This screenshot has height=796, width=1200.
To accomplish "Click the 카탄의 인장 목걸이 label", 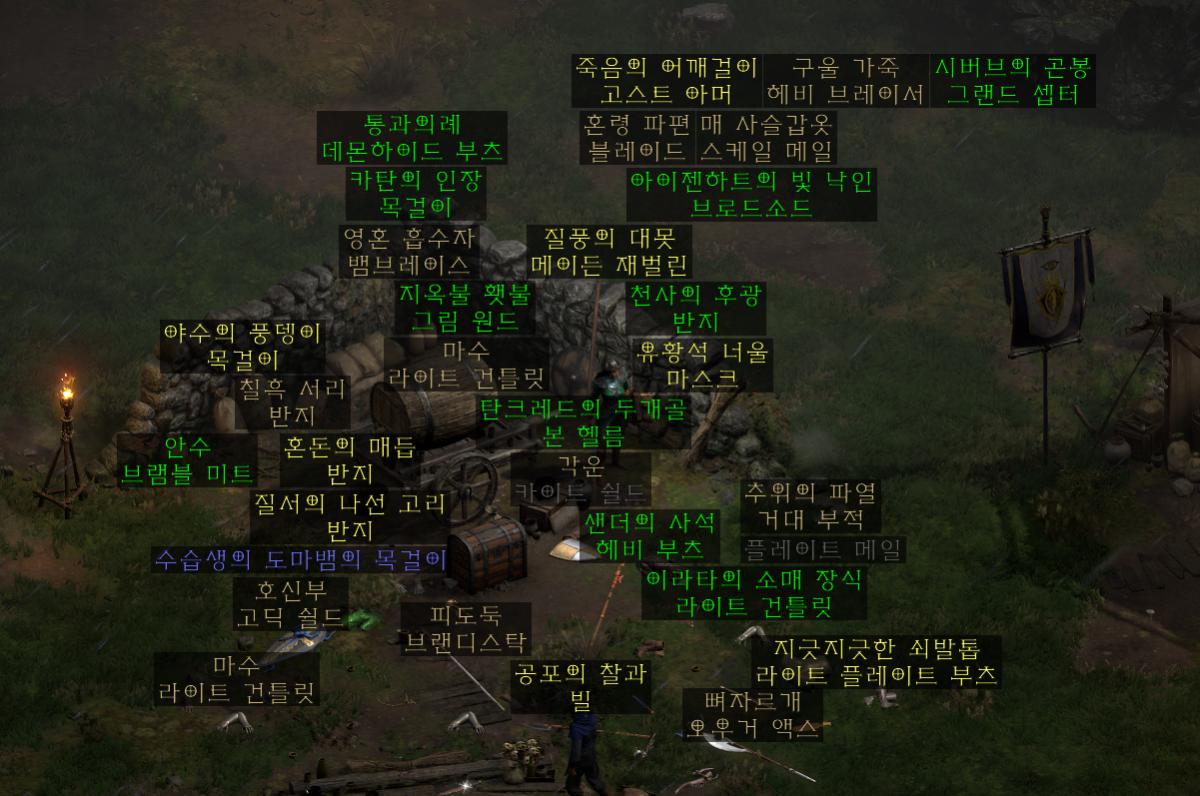I will pyautogui.click(x=416, y=193).
